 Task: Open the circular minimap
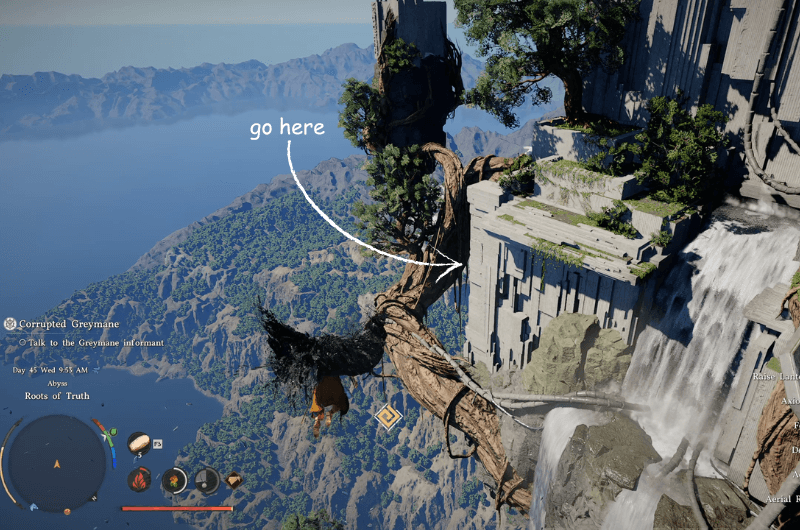[57, 465]
